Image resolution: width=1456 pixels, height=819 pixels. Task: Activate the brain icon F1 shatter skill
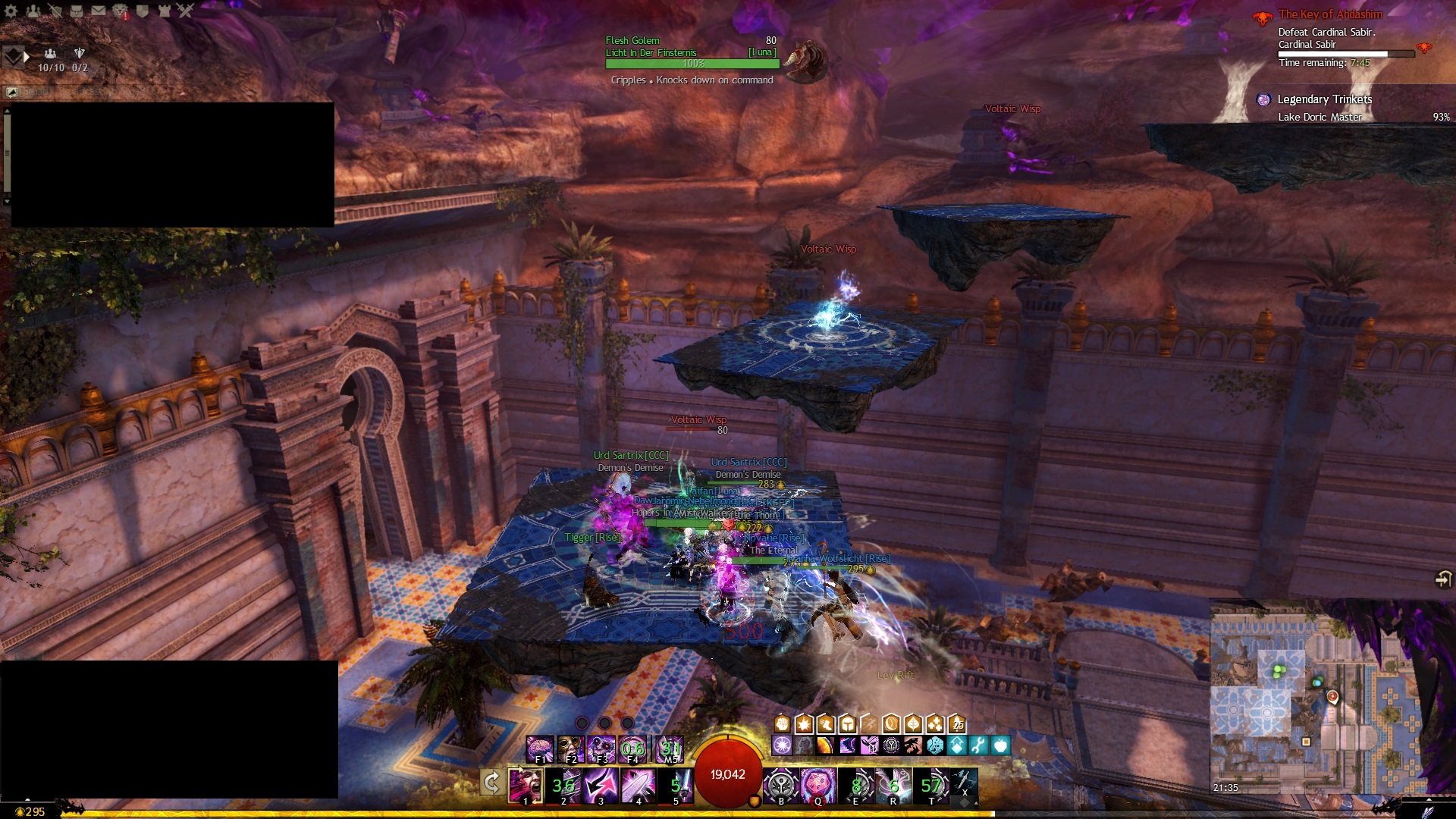tap(540, 749)
